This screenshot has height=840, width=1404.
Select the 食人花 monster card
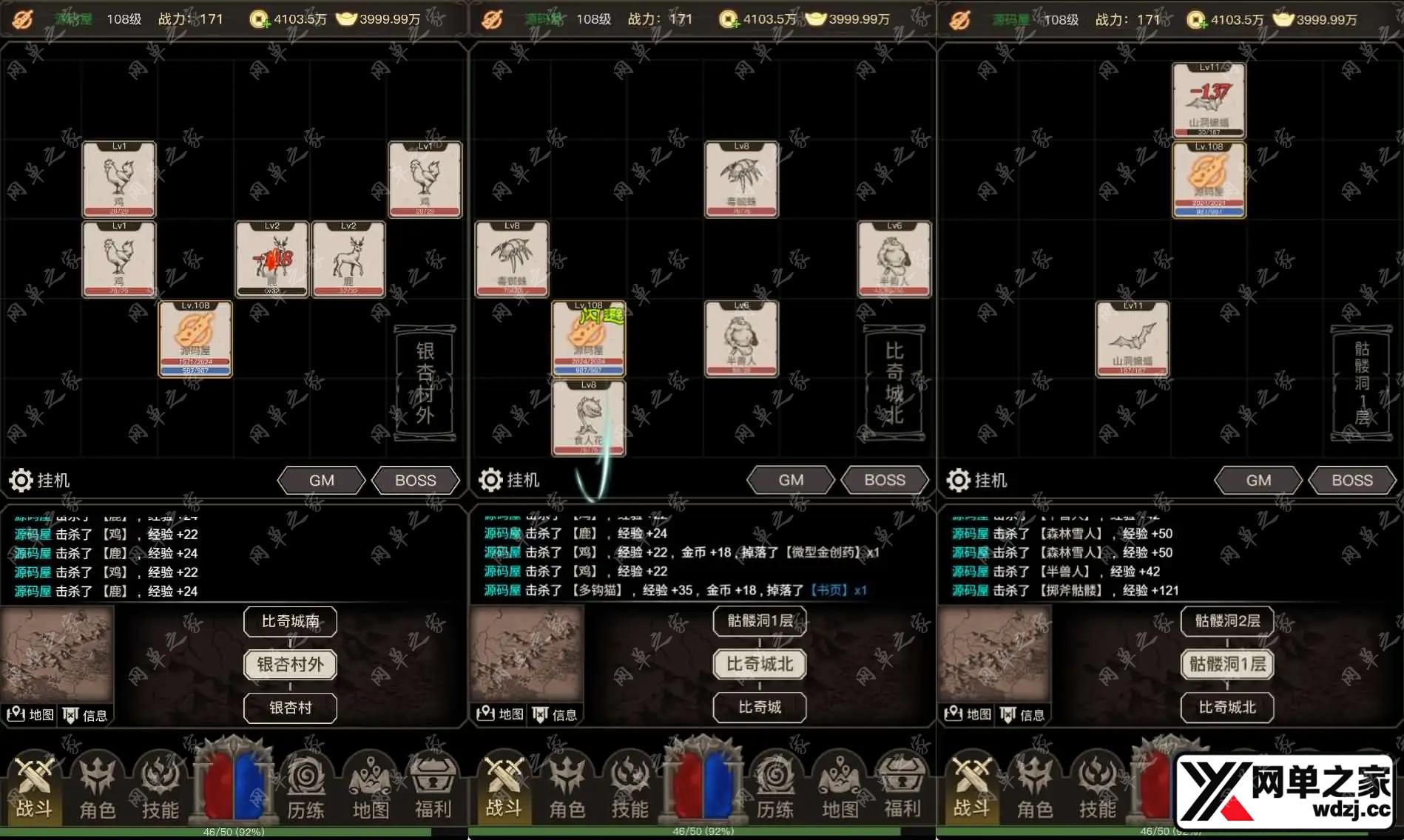[x=589, y=418]
